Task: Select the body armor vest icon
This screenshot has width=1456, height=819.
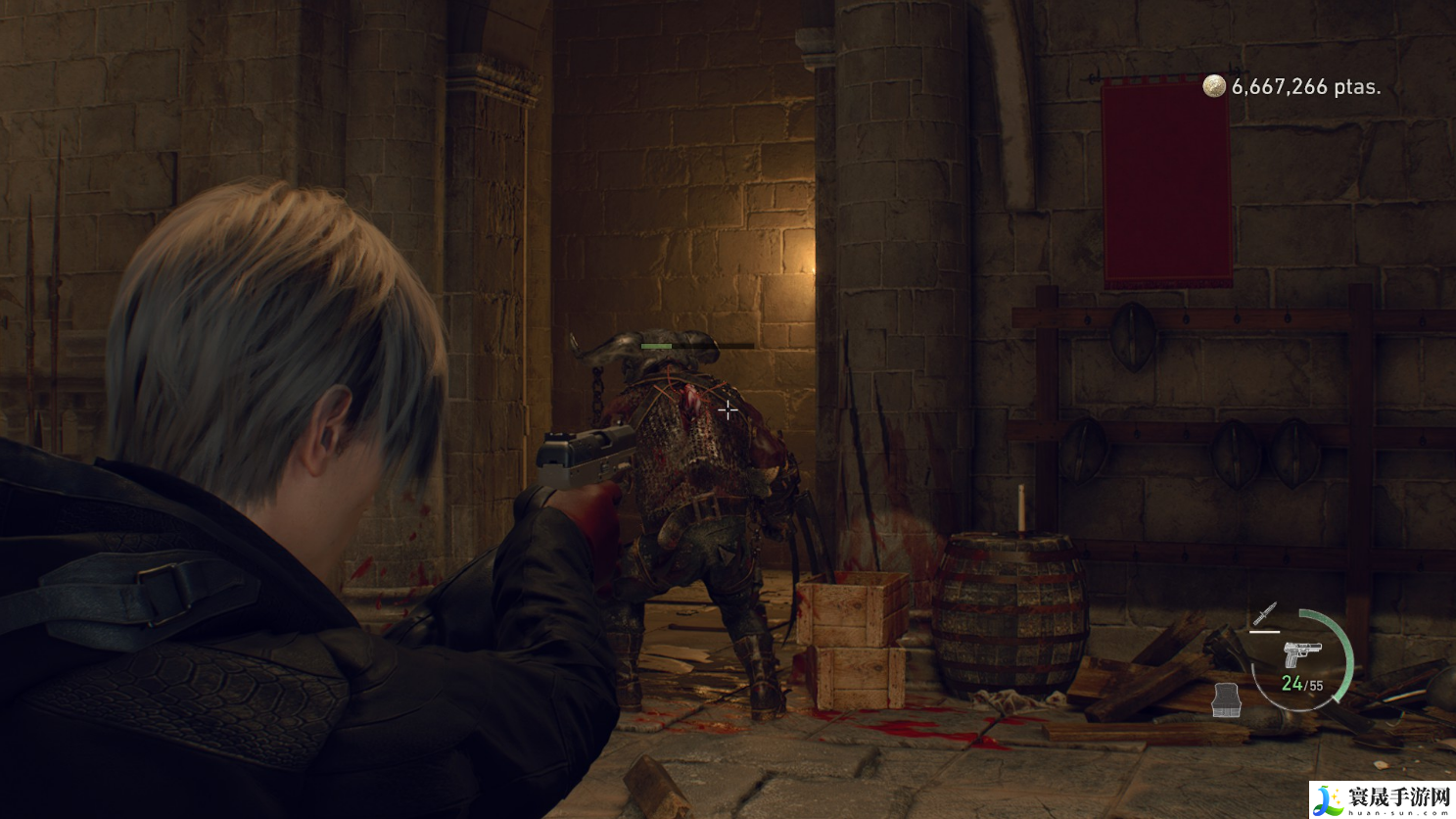Action: coord(1226,699)
